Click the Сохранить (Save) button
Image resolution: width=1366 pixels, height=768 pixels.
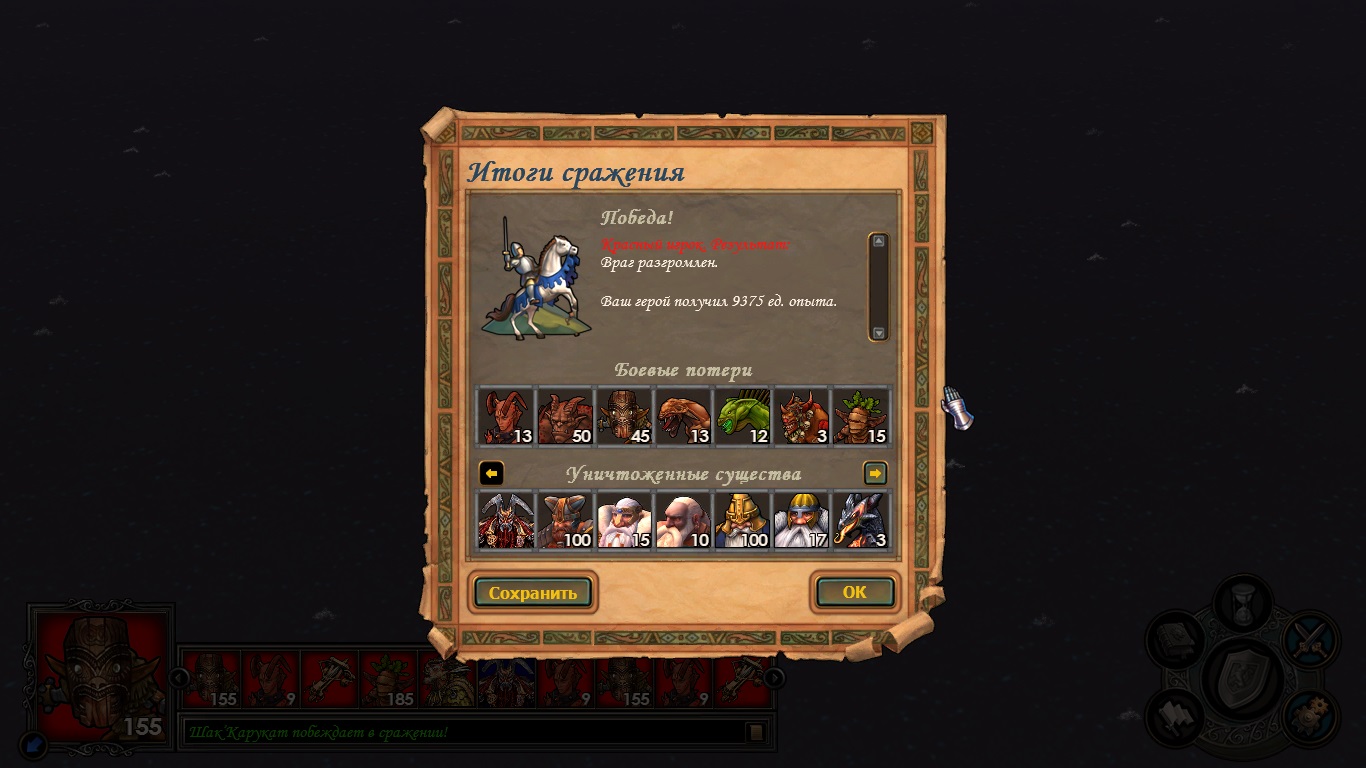(532, 592)
